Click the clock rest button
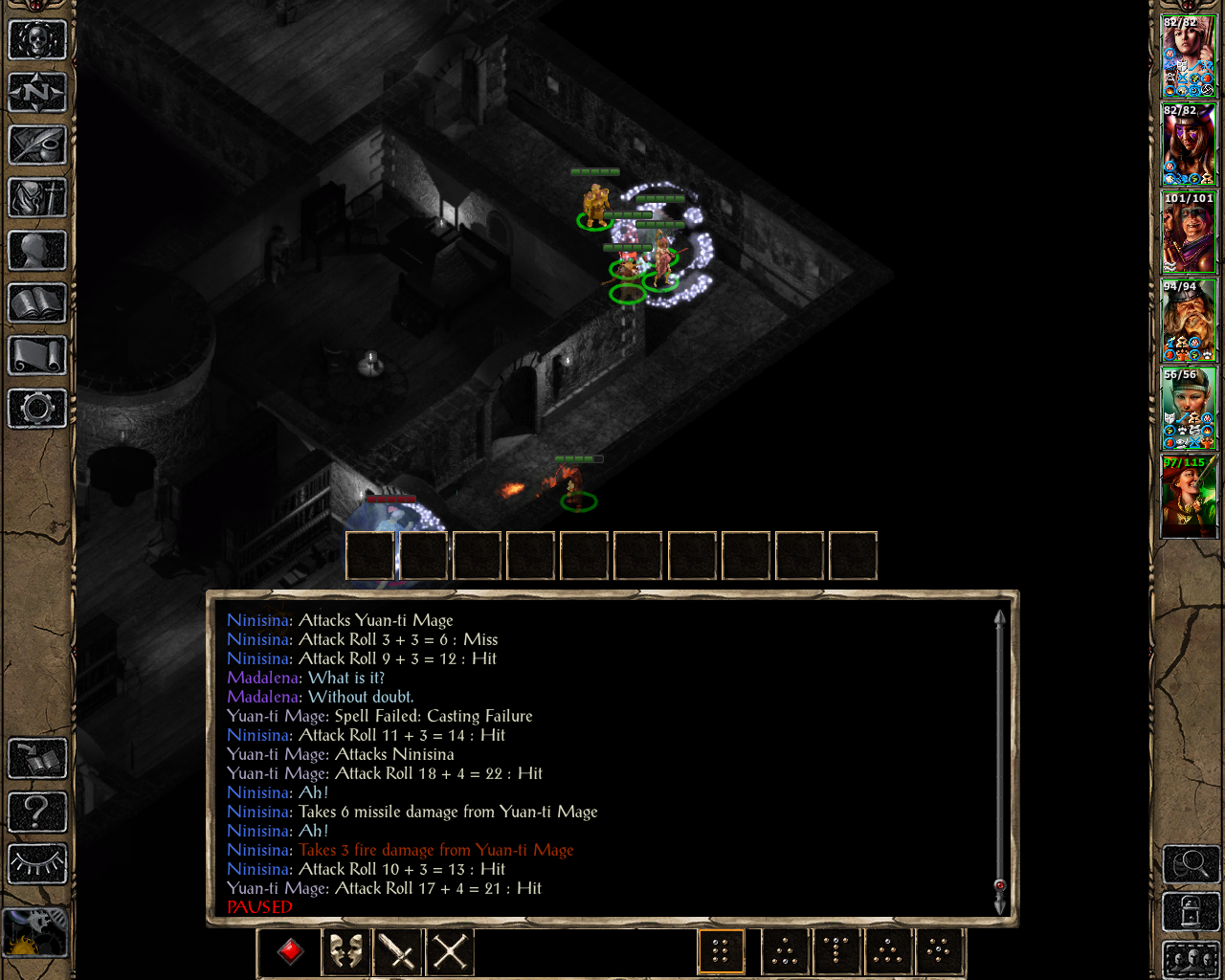 point(35,931)
